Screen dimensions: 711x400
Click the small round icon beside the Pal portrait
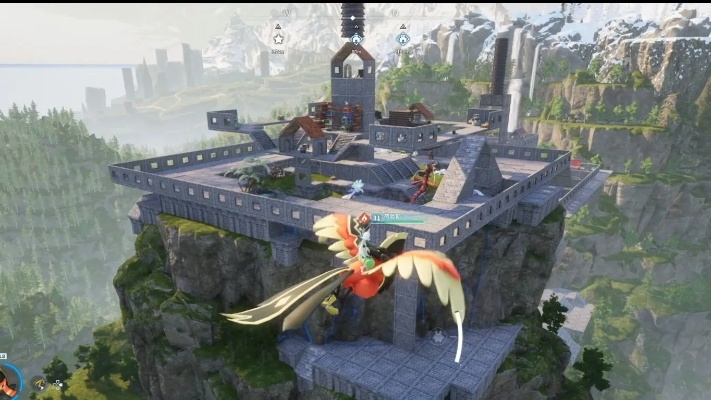[39, 382]
